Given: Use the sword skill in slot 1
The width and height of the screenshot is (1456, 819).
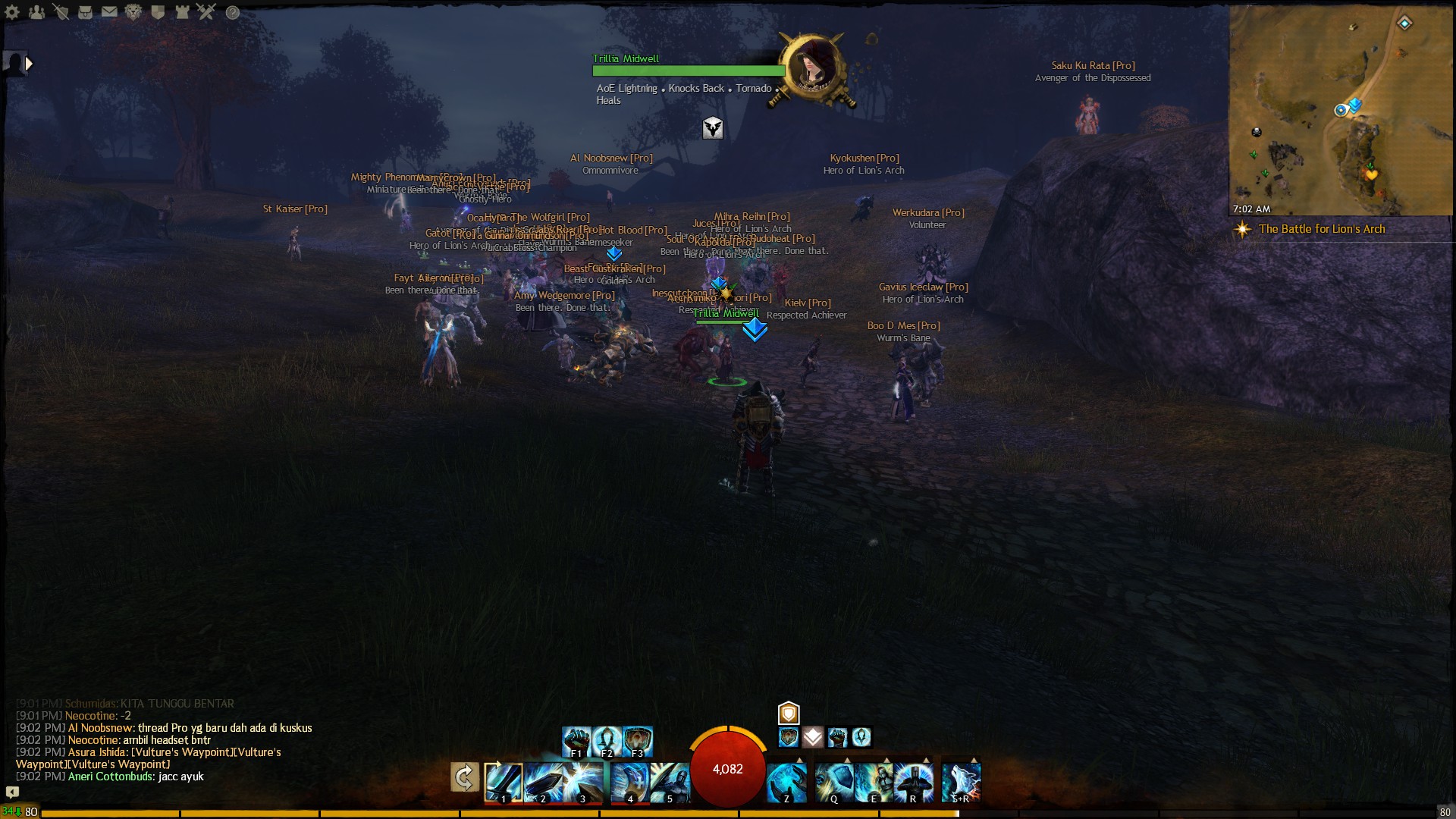Looking at the screenshot, I should [x=503, y=783].
